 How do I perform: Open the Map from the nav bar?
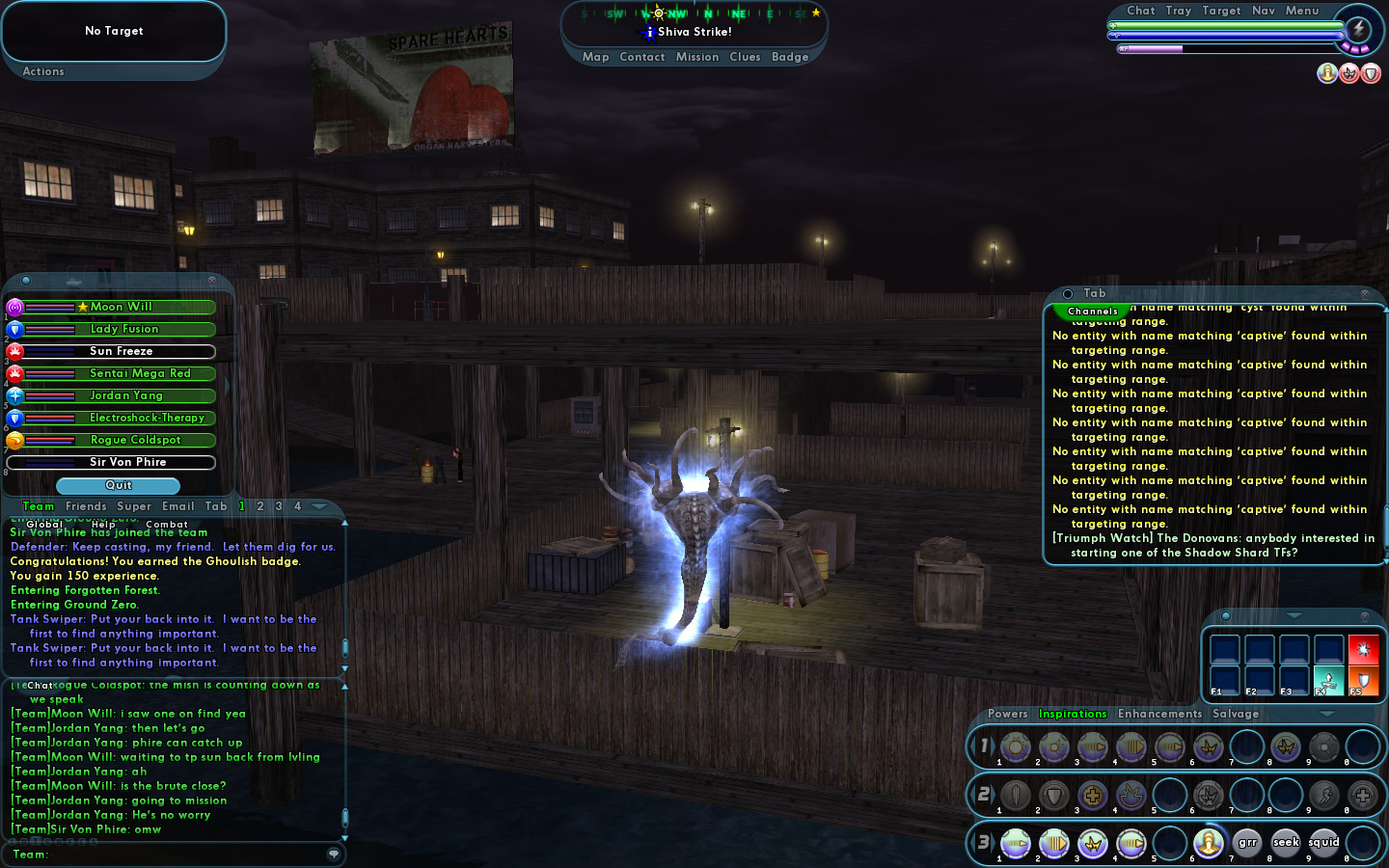(595, 57)
